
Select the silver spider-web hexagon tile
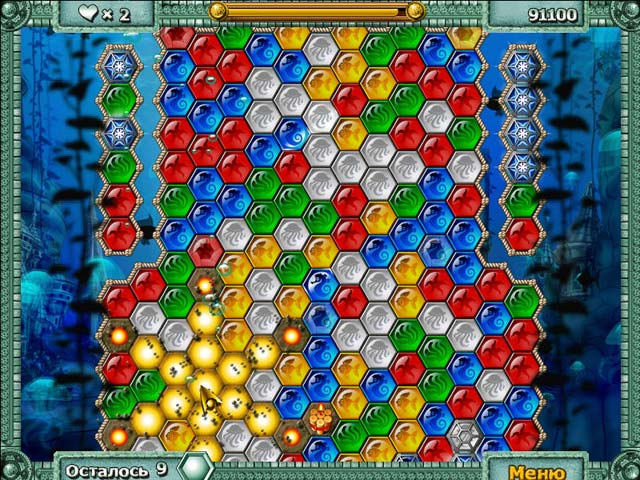pyautogui.click(x=464, y=435)
